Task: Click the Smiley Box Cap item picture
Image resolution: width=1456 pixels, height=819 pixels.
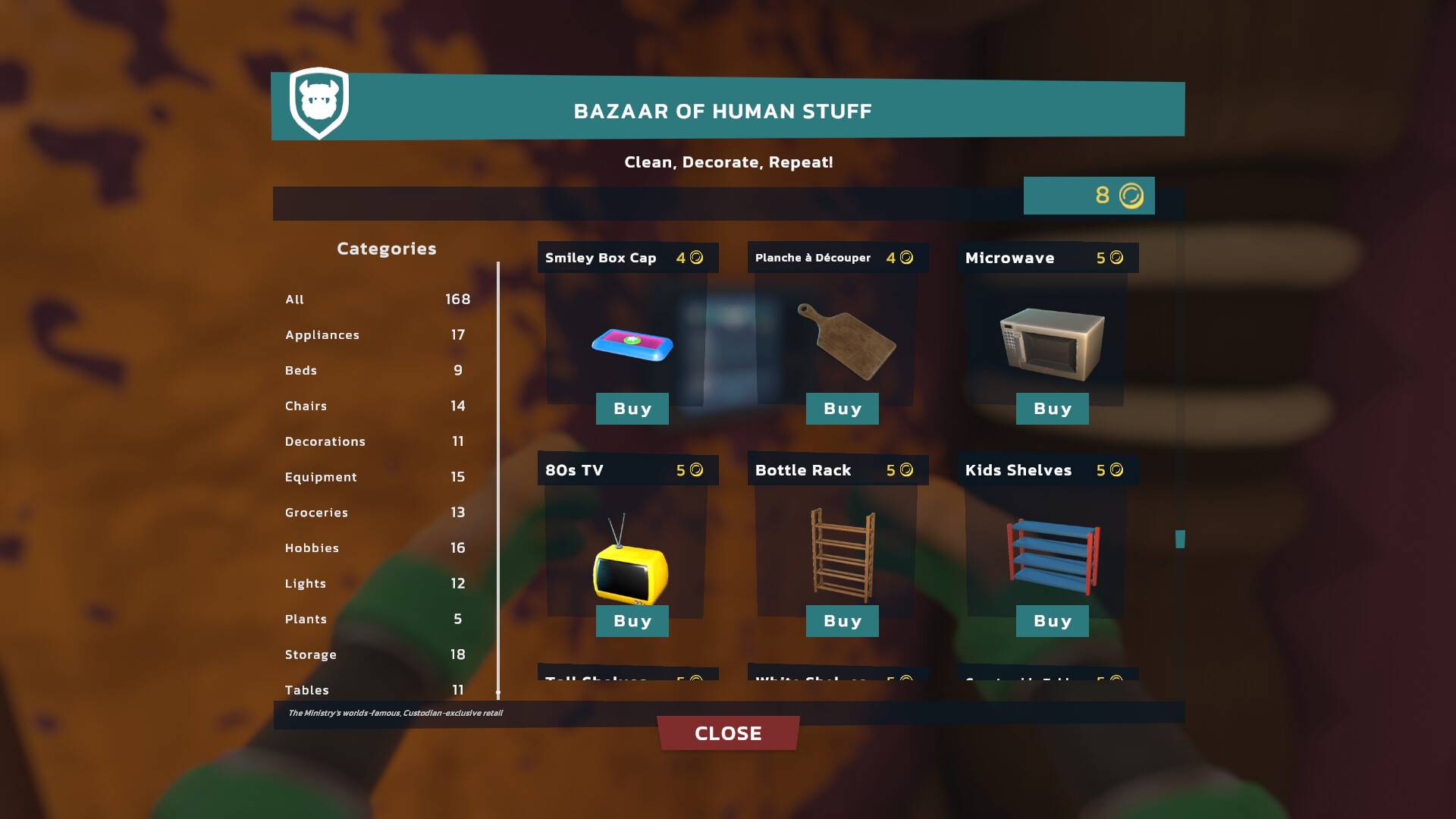Action: (630, 345)
